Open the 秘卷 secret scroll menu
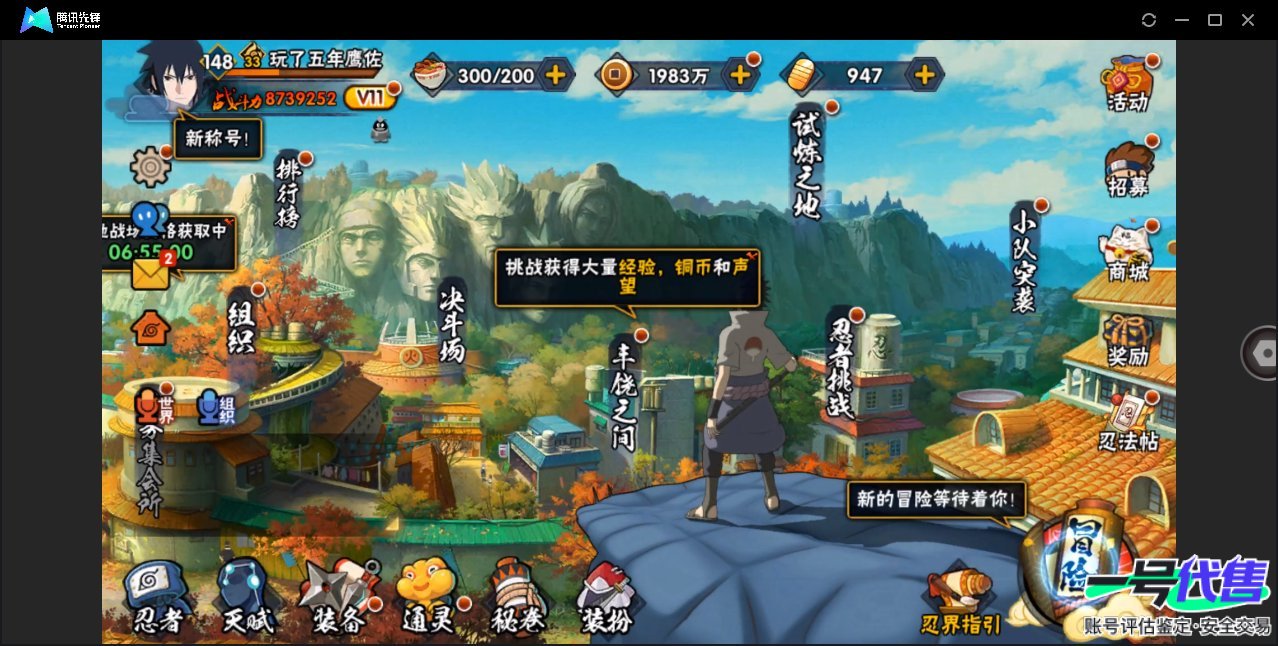This screenshot has width=1278, height=646. pos(519,596)
